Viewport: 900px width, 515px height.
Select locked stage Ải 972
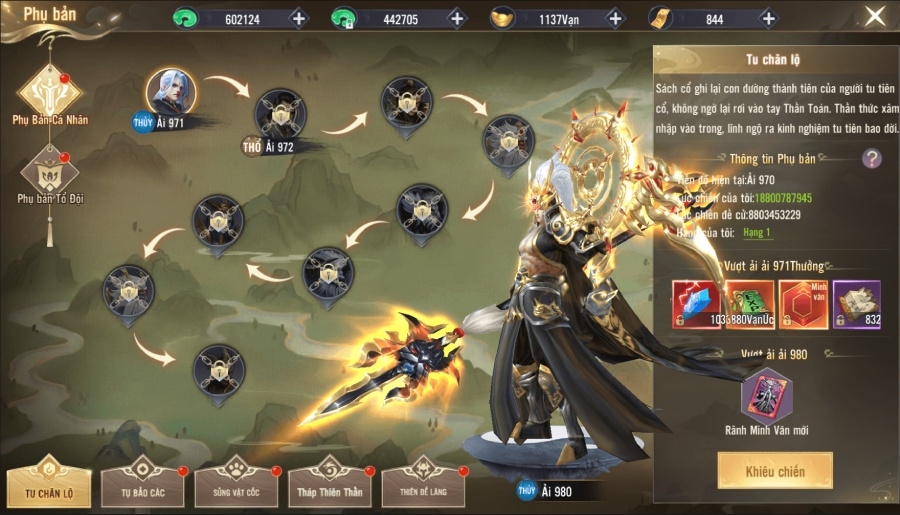(280, 114)
